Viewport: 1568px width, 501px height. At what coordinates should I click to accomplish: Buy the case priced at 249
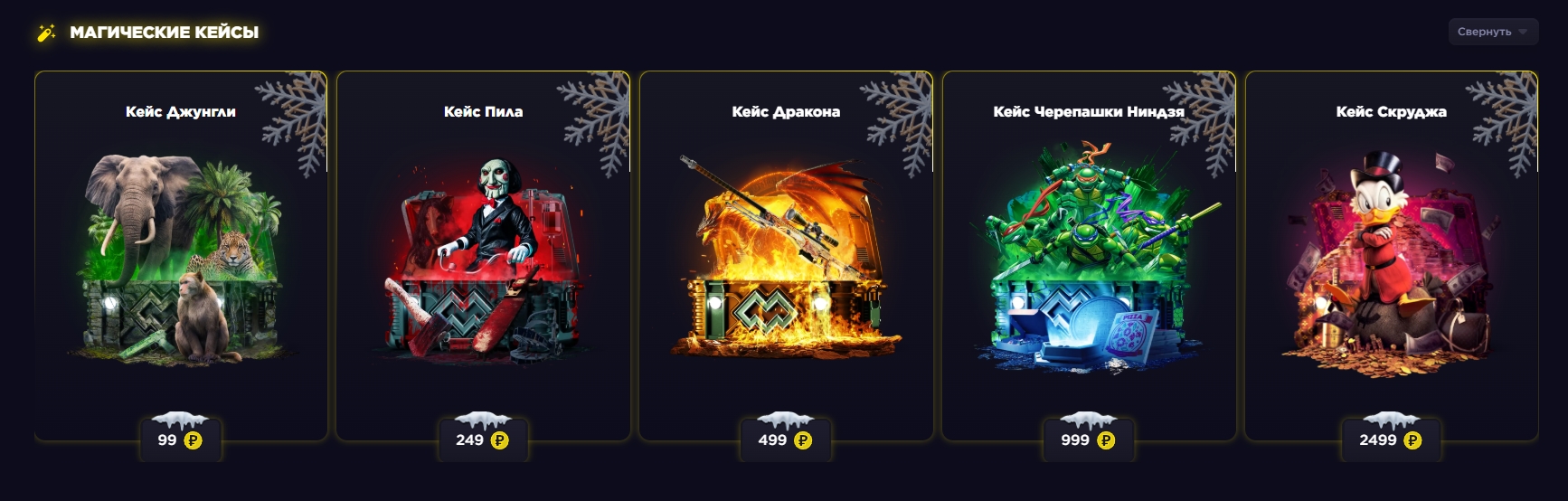(x=482, y=440)
